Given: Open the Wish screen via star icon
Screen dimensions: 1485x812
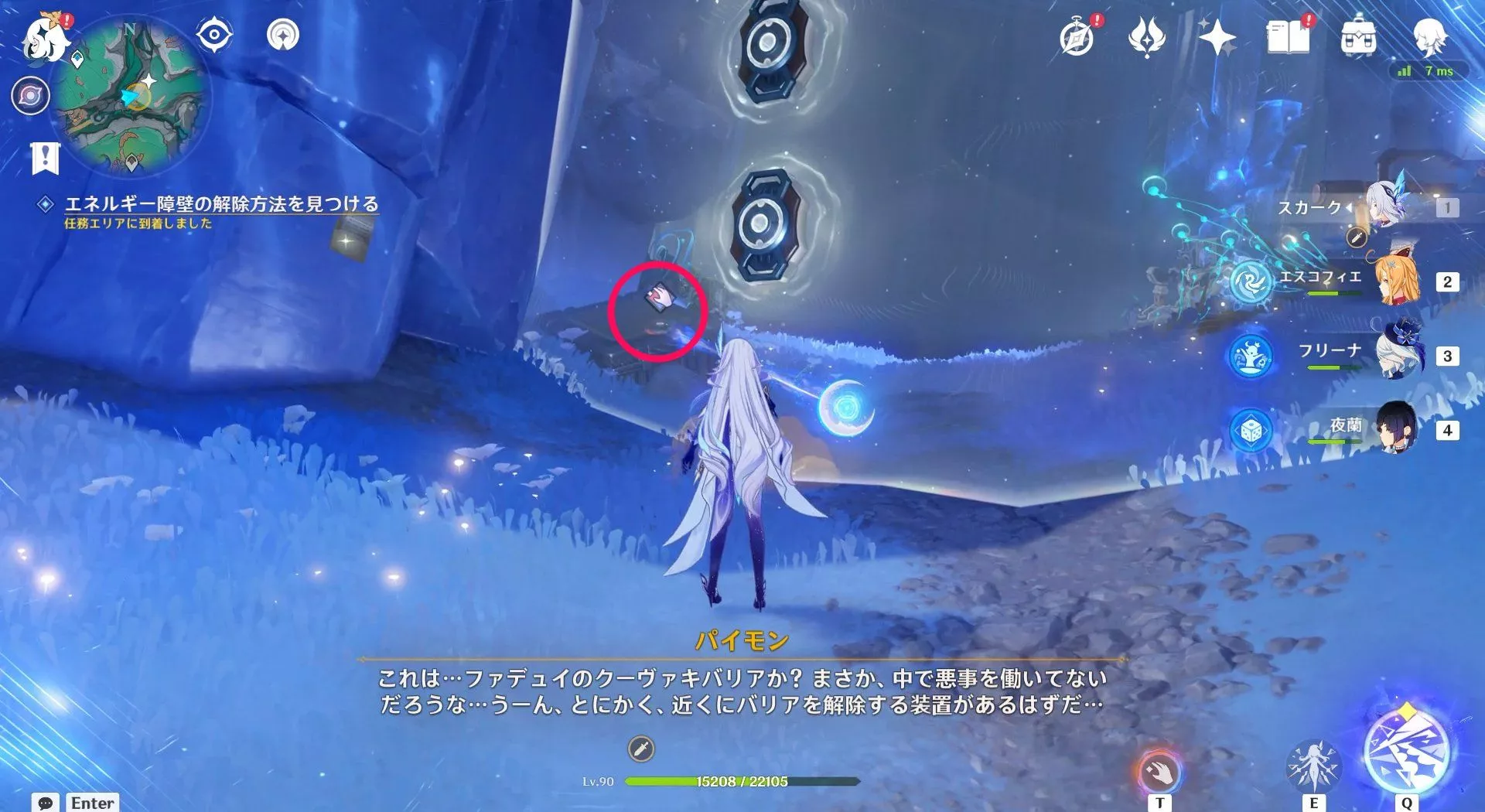Looking at the screenshot, I should pyautogui.click(x=1219, y=36).
